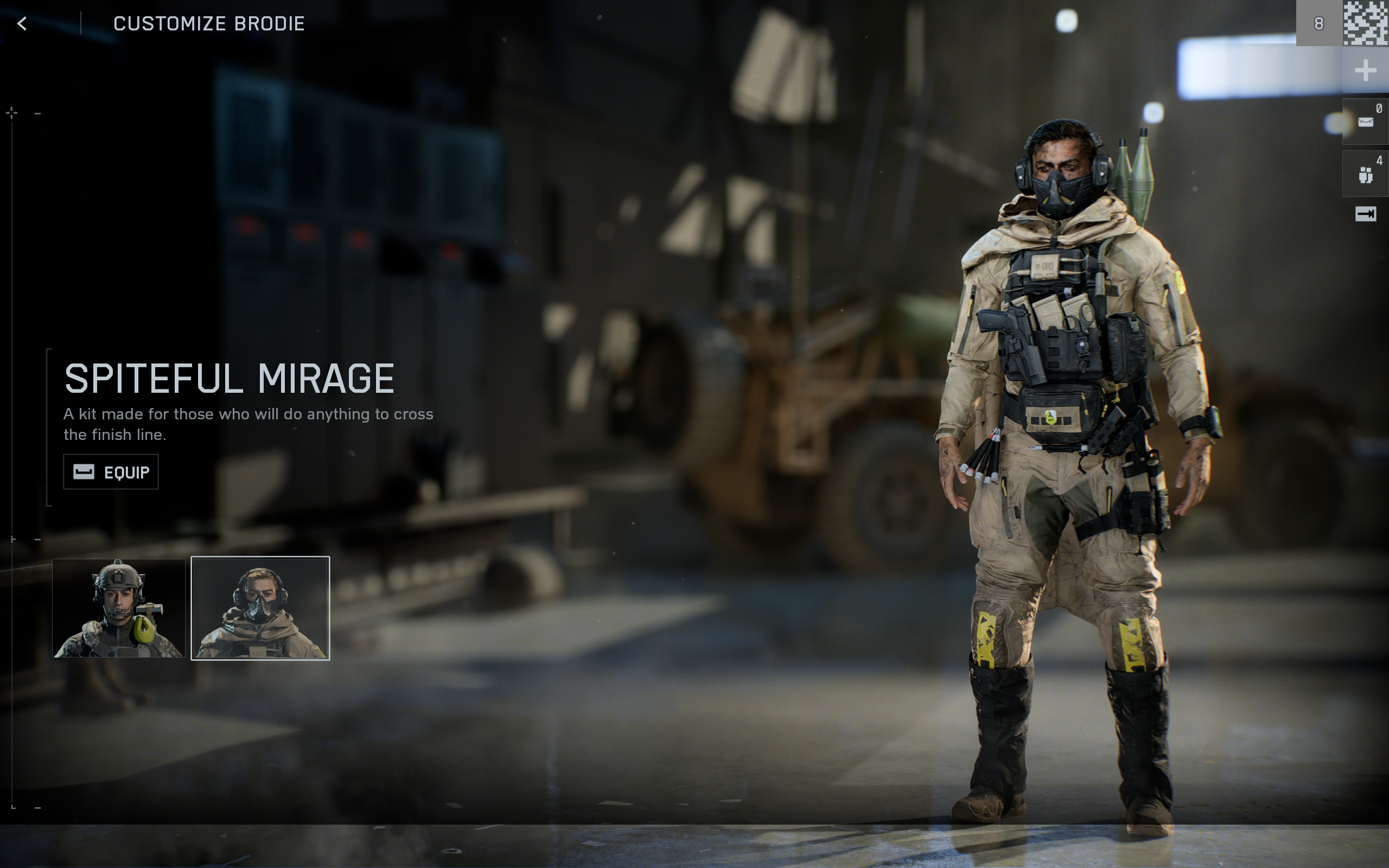
Task: Select the CUSTOMIZE BRODIE header
Action: click(x=208, y=23)
